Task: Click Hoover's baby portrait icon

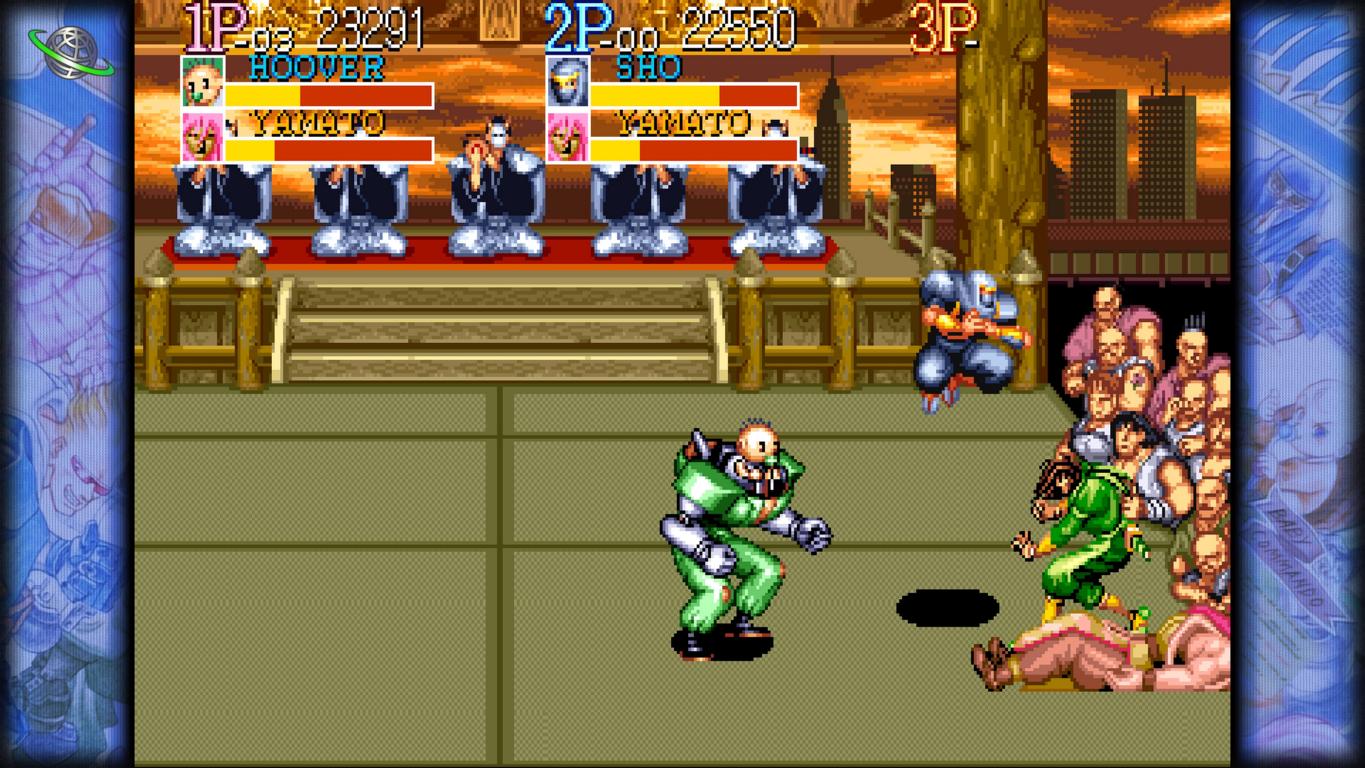Action: click(x=201, y=83)
